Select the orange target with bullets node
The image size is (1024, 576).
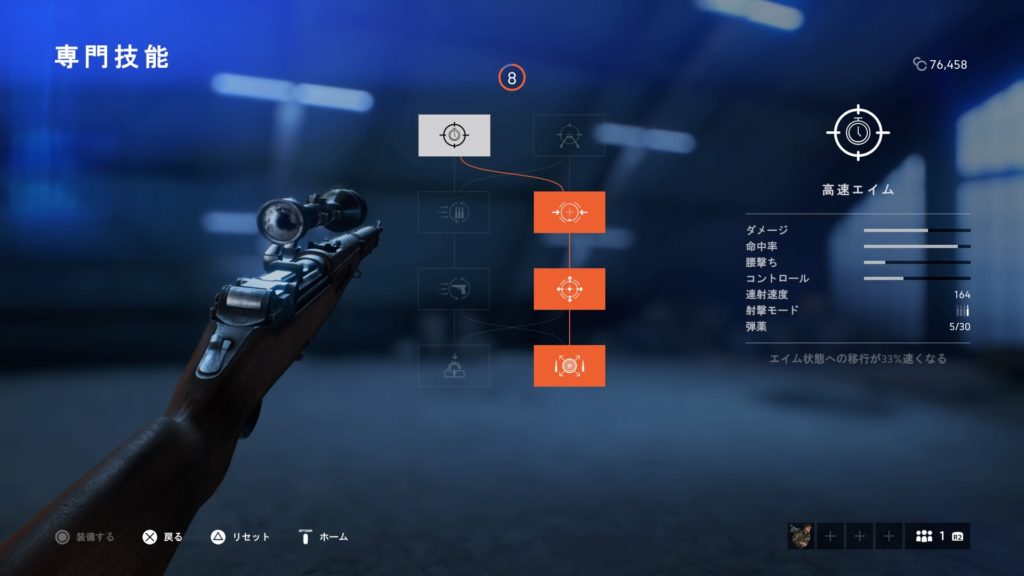(x=569, y=366)
